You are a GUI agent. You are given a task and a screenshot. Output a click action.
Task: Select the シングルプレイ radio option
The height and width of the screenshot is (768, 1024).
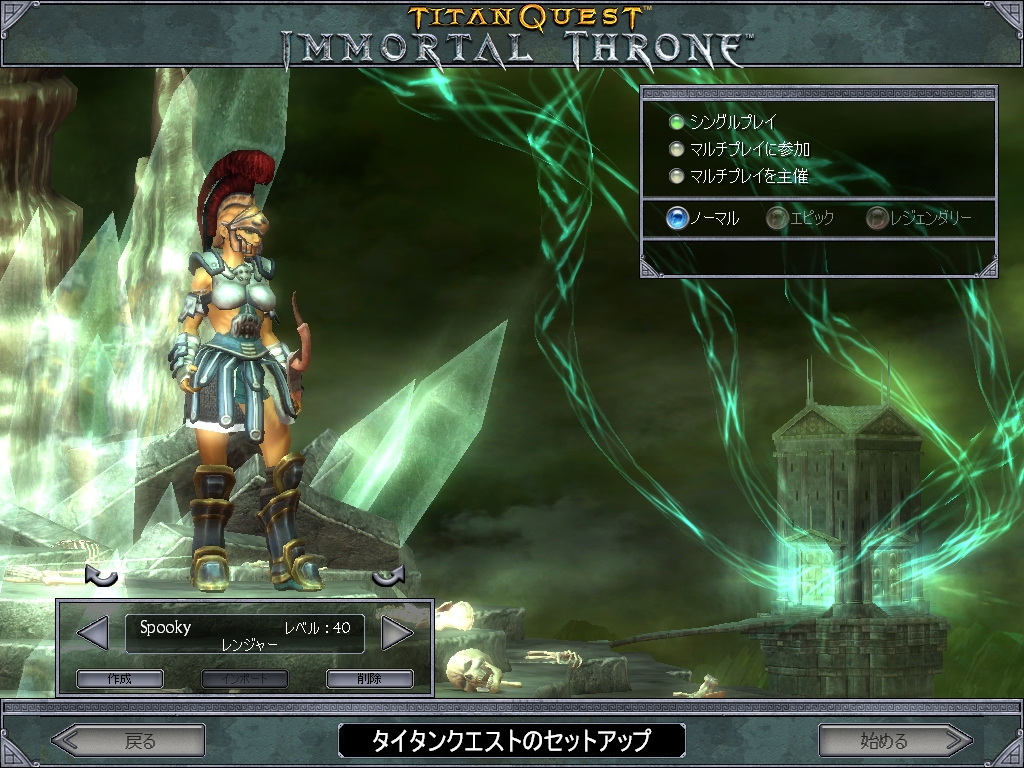pyautogui.click(x=677, y=122)
